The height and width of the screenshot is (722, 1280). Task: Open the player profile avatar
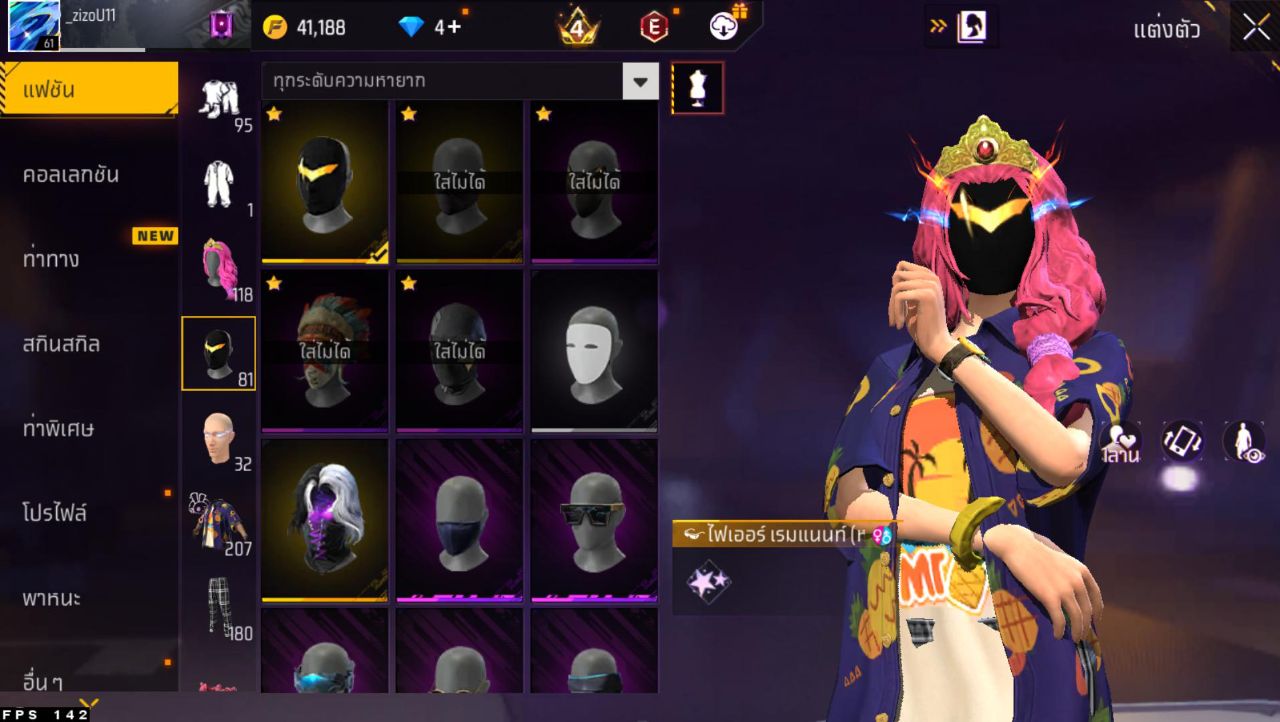(34, 26)
